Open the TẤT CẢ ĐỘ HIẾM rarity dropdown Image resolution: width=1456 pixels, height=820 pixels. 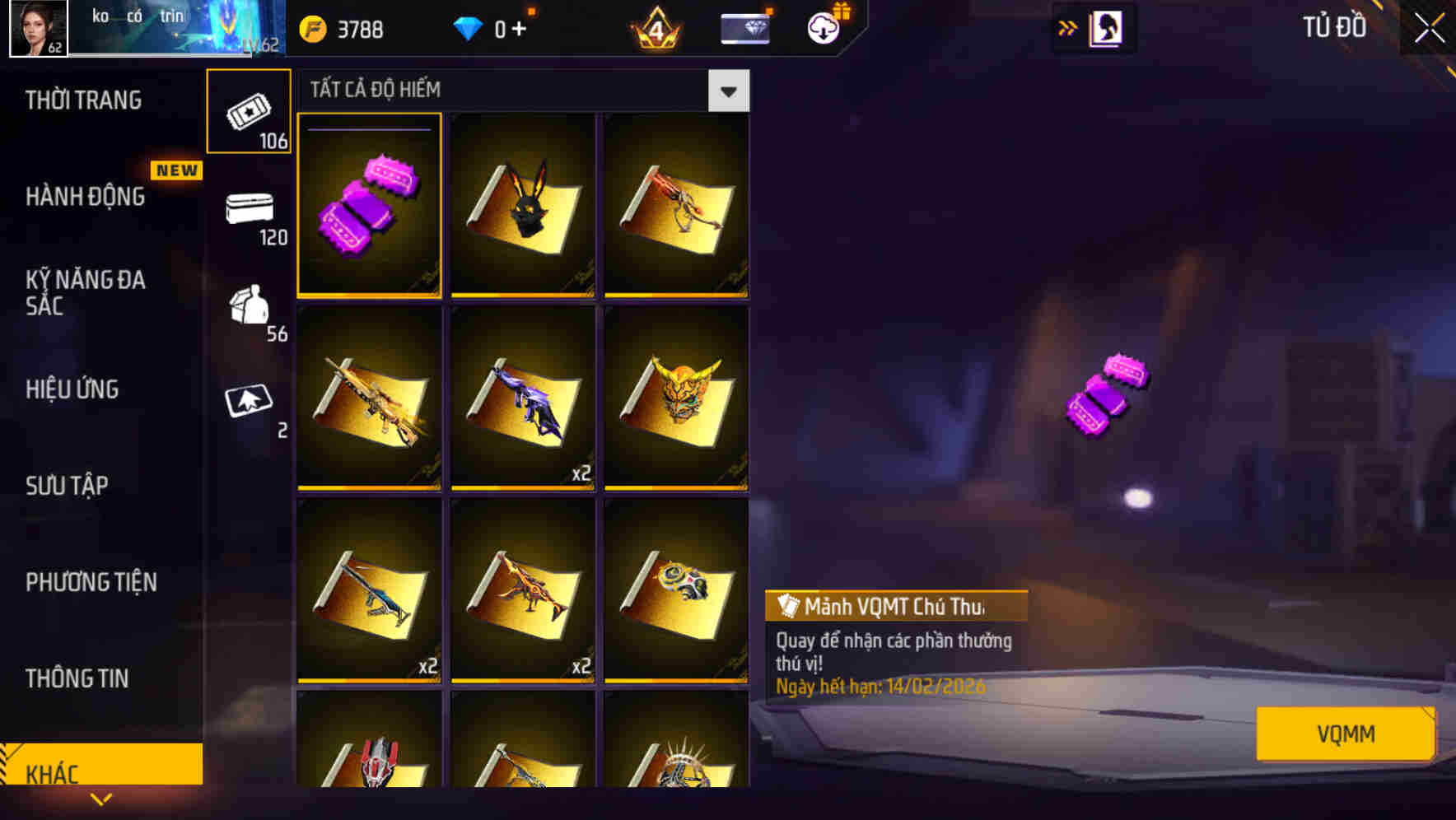(728, 91)
